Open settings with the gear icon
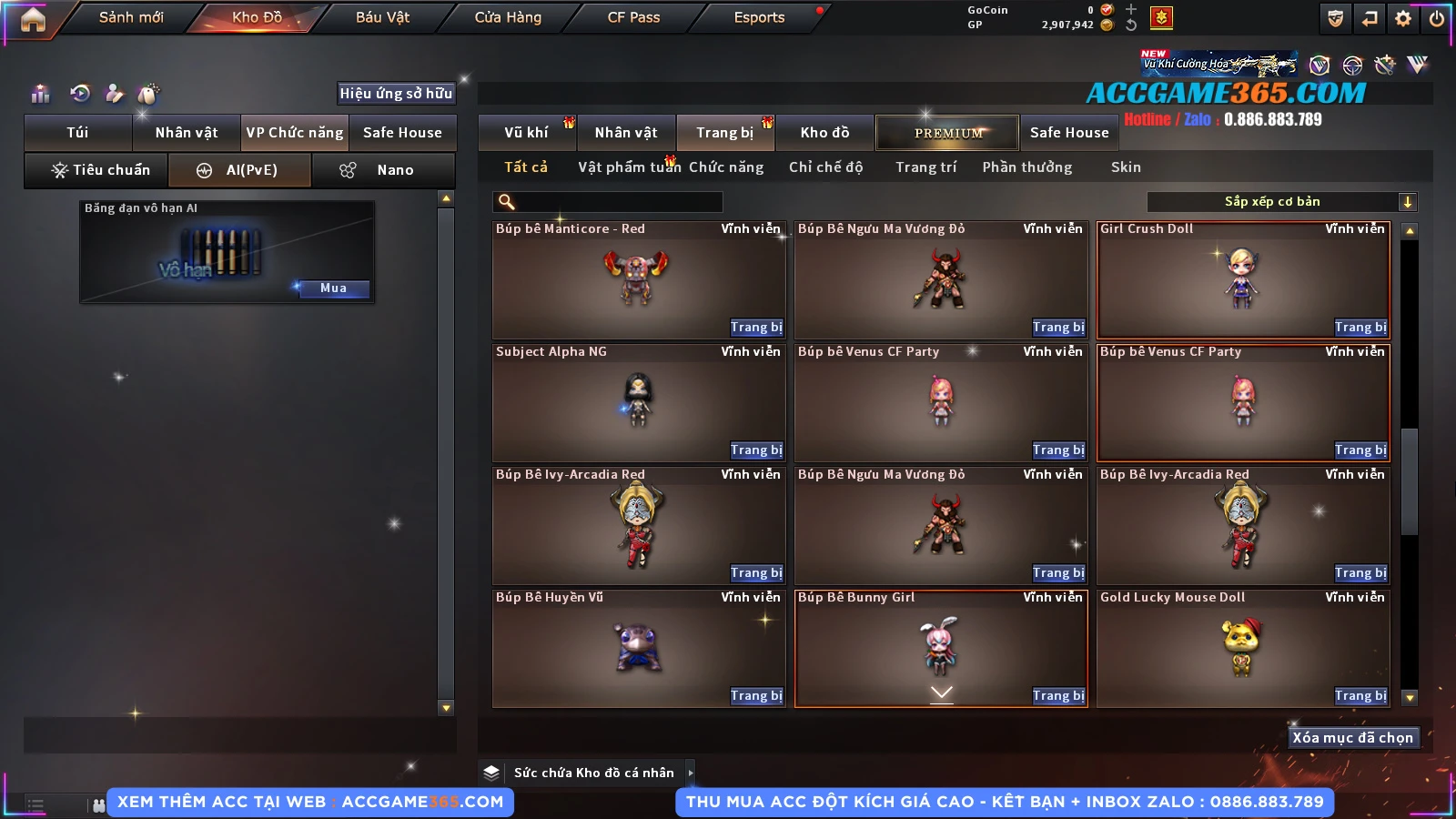 1403,18
